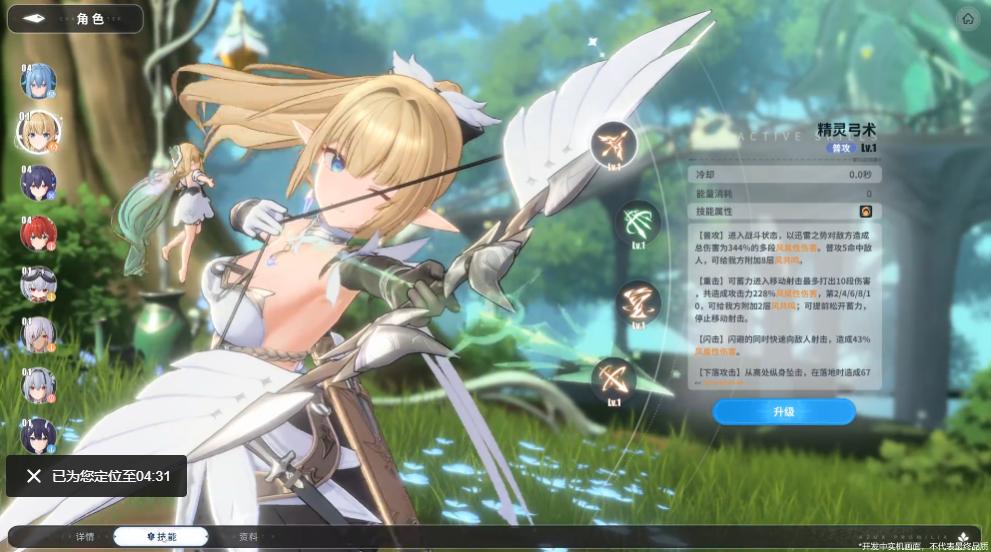Click the orange skill attribute icon
Image resolution: width=991 pixels, height=552 pixels.
point(867,212)
